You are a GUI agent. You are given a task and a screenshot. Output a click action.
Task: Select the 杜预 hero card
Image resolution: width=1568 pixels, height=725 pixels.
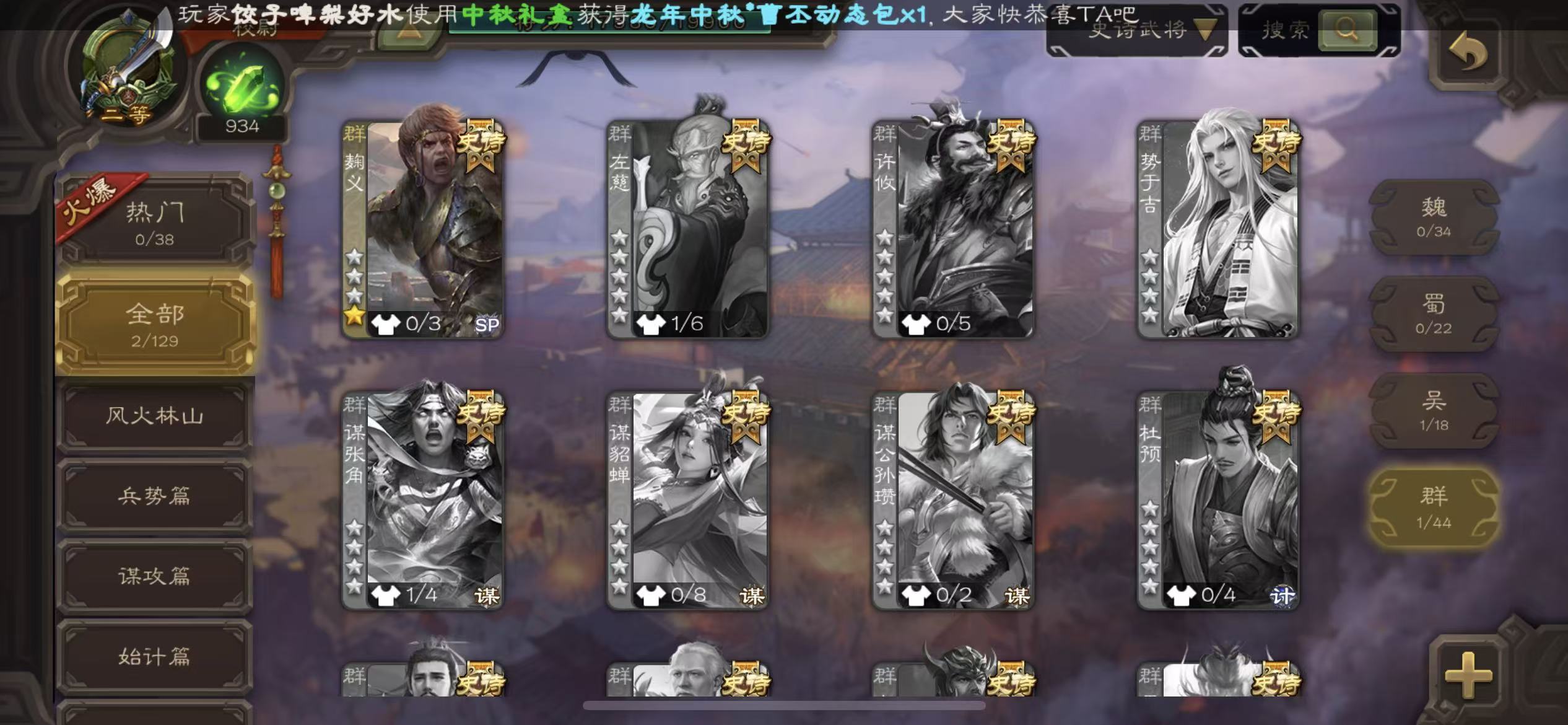(1219, 499)
